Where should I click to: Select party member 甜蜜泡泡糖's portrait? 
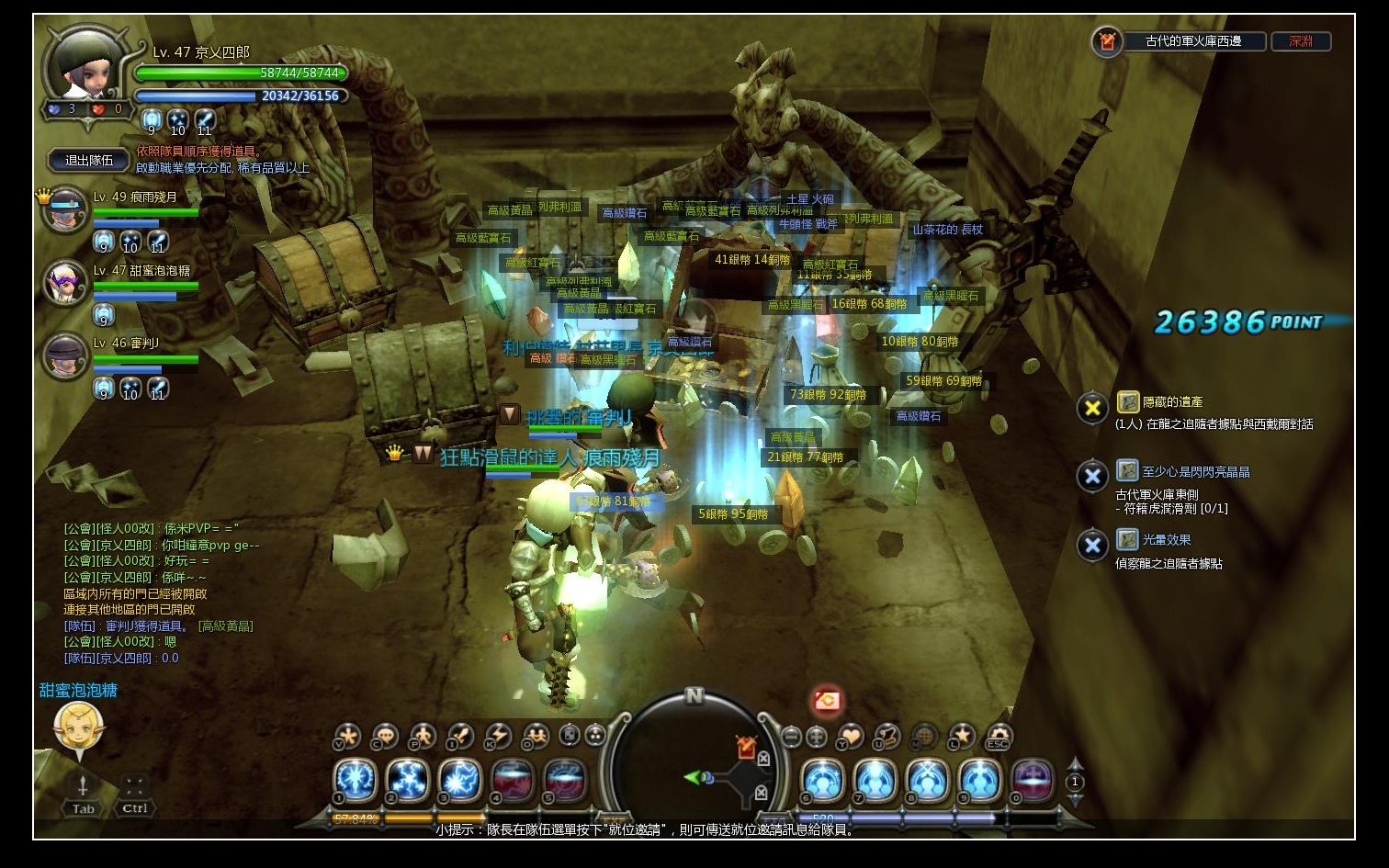pos(64,282)
